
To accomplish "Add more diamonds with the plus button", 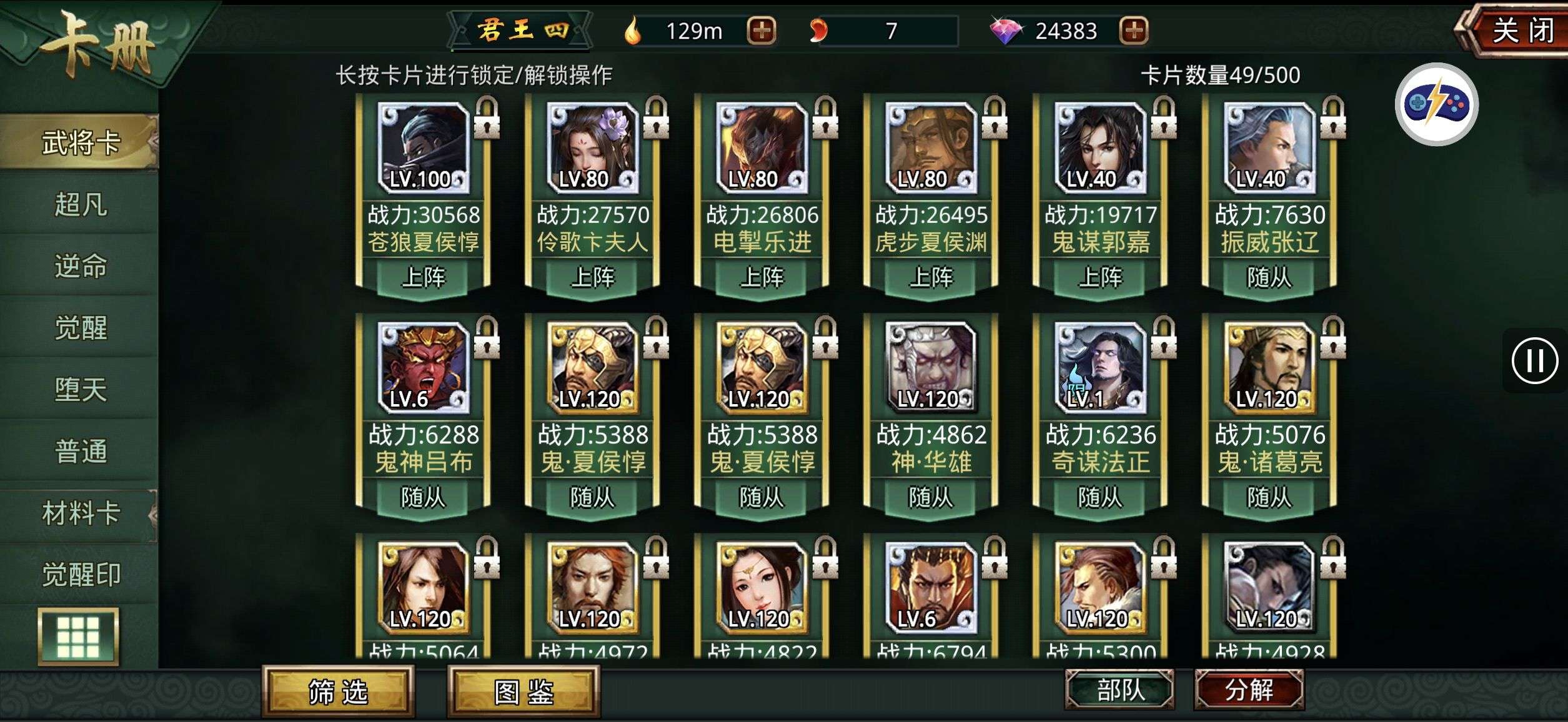I will click(1134, 31).
